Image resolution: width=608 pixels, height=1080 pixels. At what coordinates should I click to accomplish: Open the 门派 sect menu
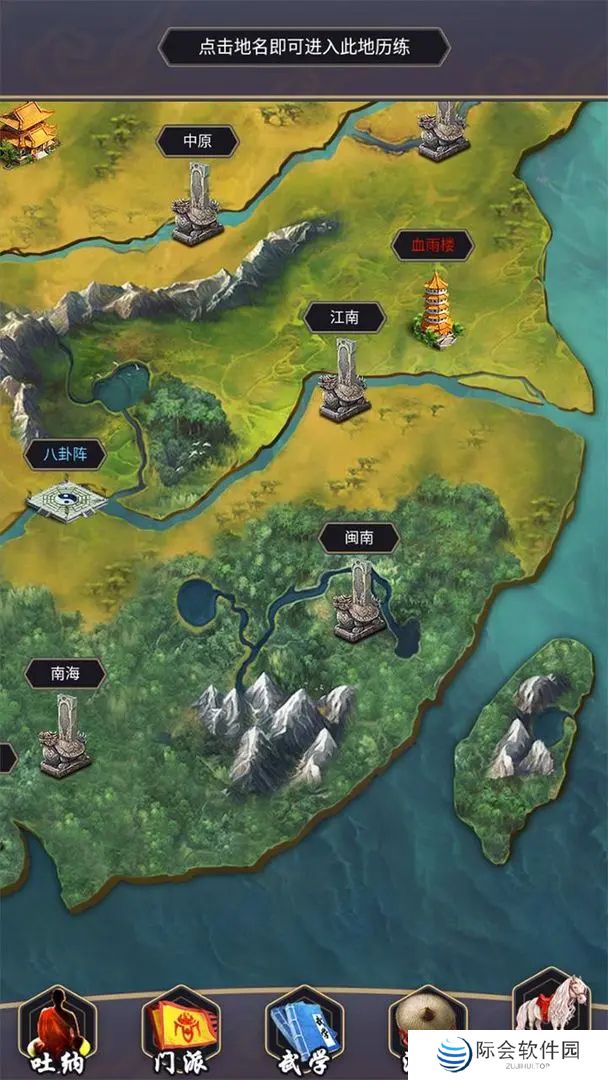point(180,1030)
